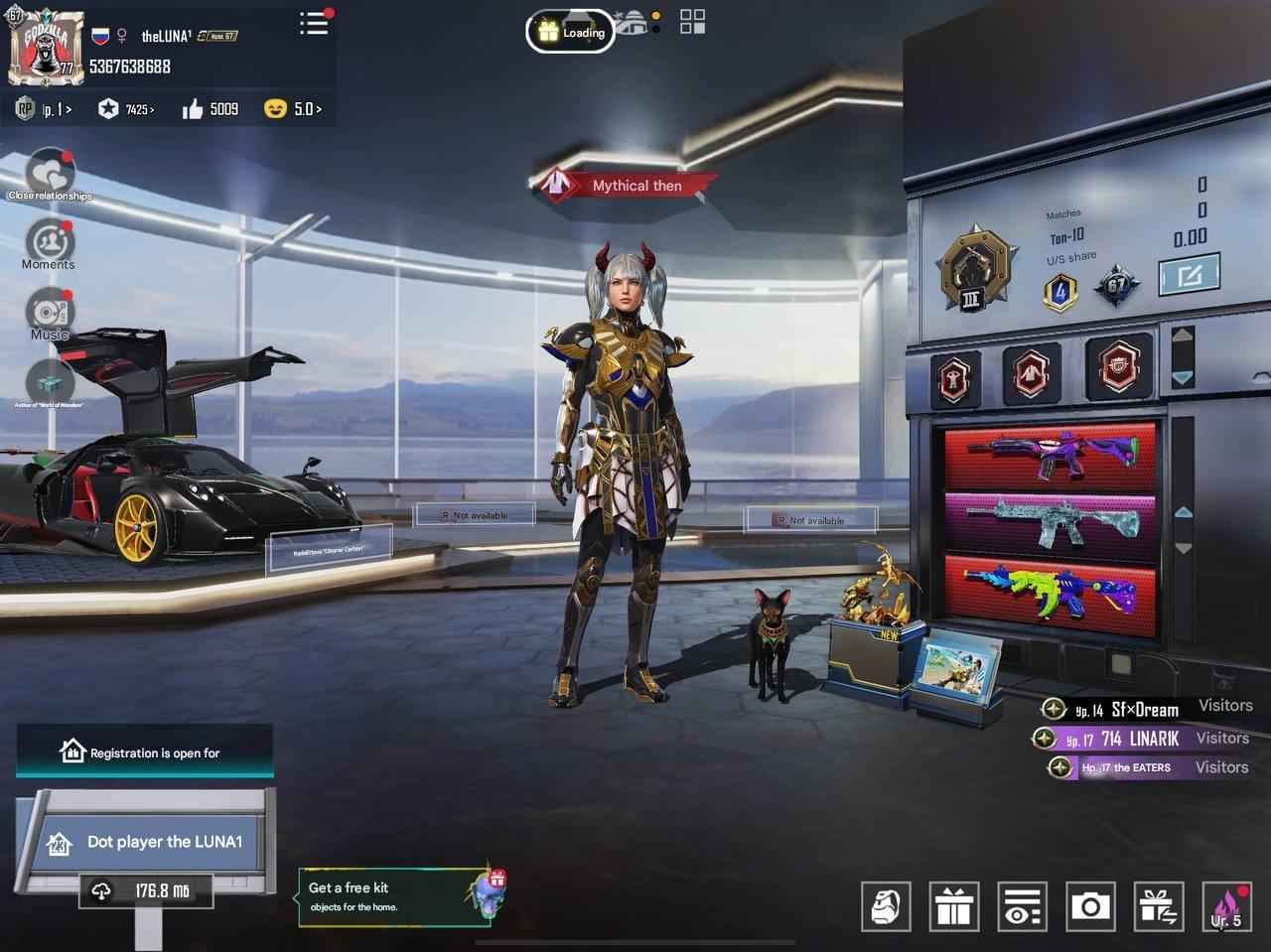The width and height of the screenshot is (1271, 952).
Task: Open the list menu beside player name
Action: click(314, 25)
